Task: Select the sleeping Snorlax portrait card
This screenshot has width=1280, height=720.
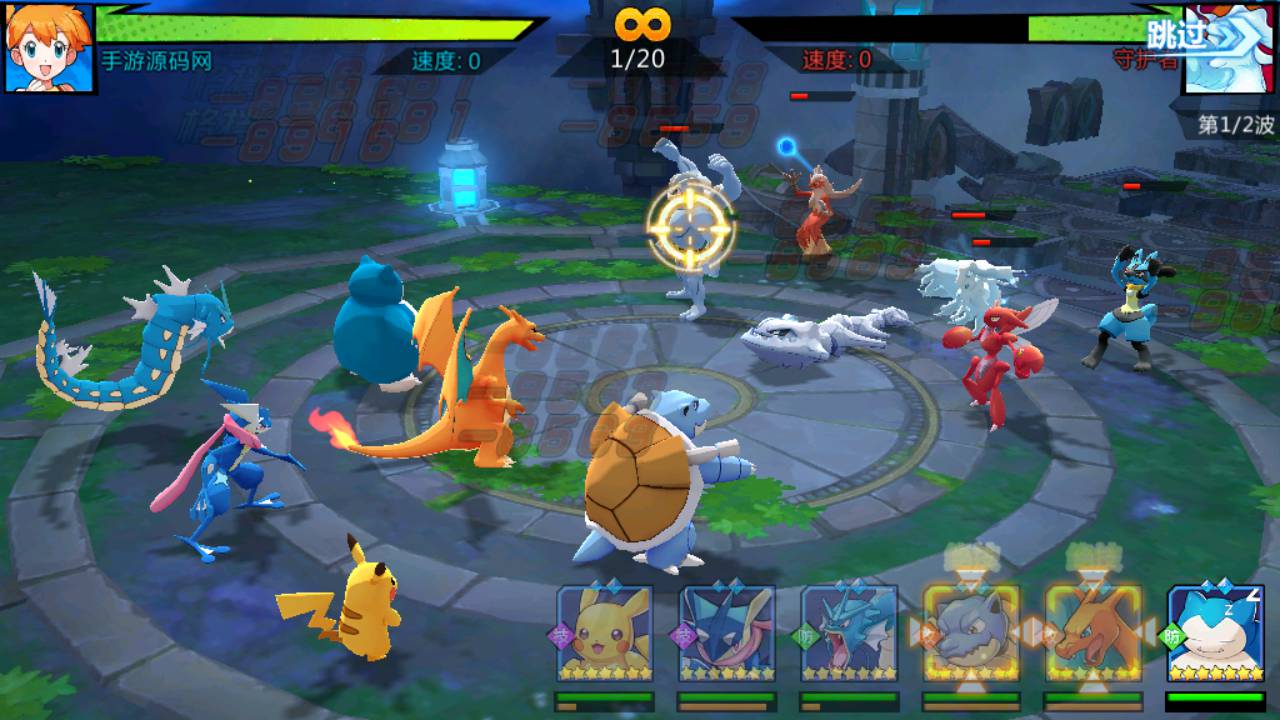Action: coord(1216,633)
